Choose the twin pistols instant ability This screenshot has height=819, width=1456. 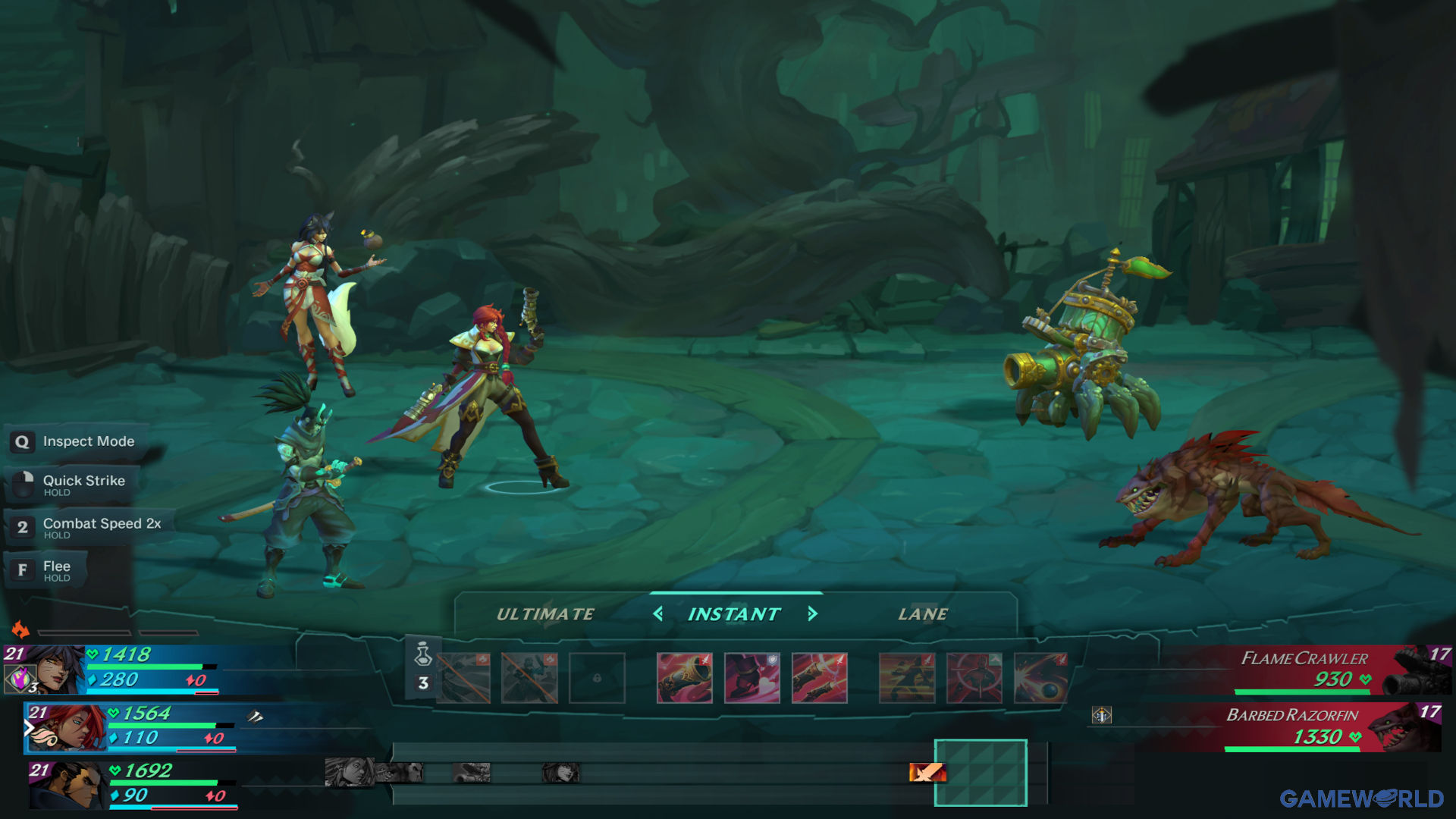(x=819, y=678)
